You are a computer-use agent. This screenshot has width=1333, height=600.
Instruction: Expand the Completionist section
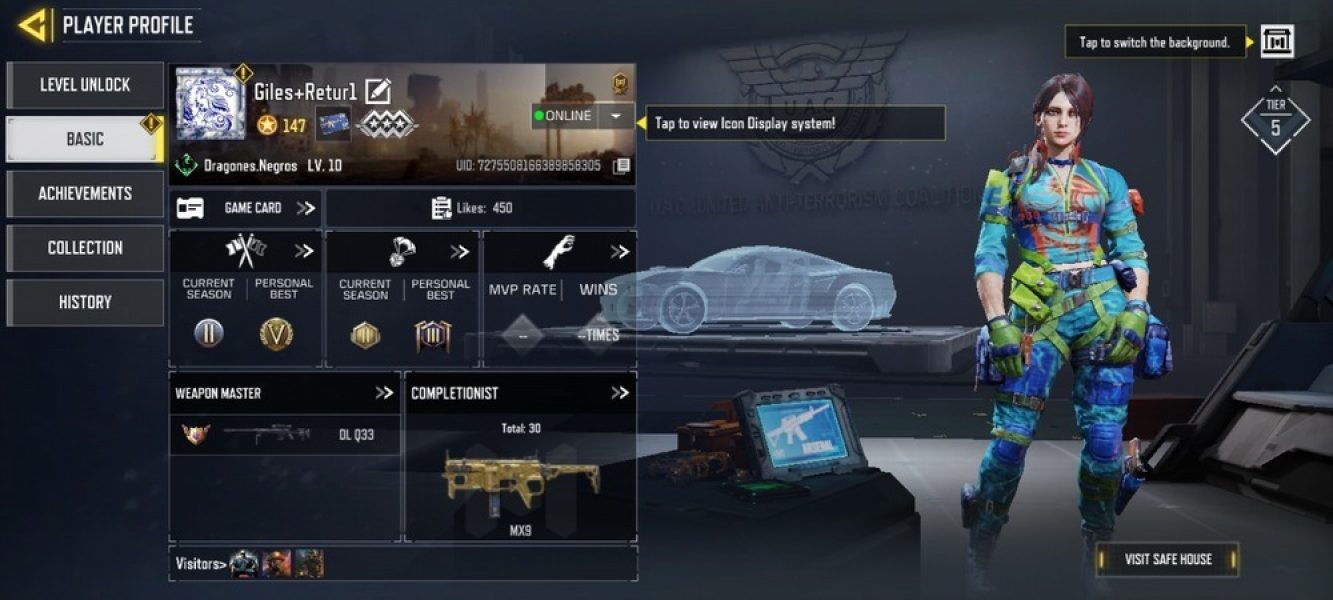click(x=620, y=393)
